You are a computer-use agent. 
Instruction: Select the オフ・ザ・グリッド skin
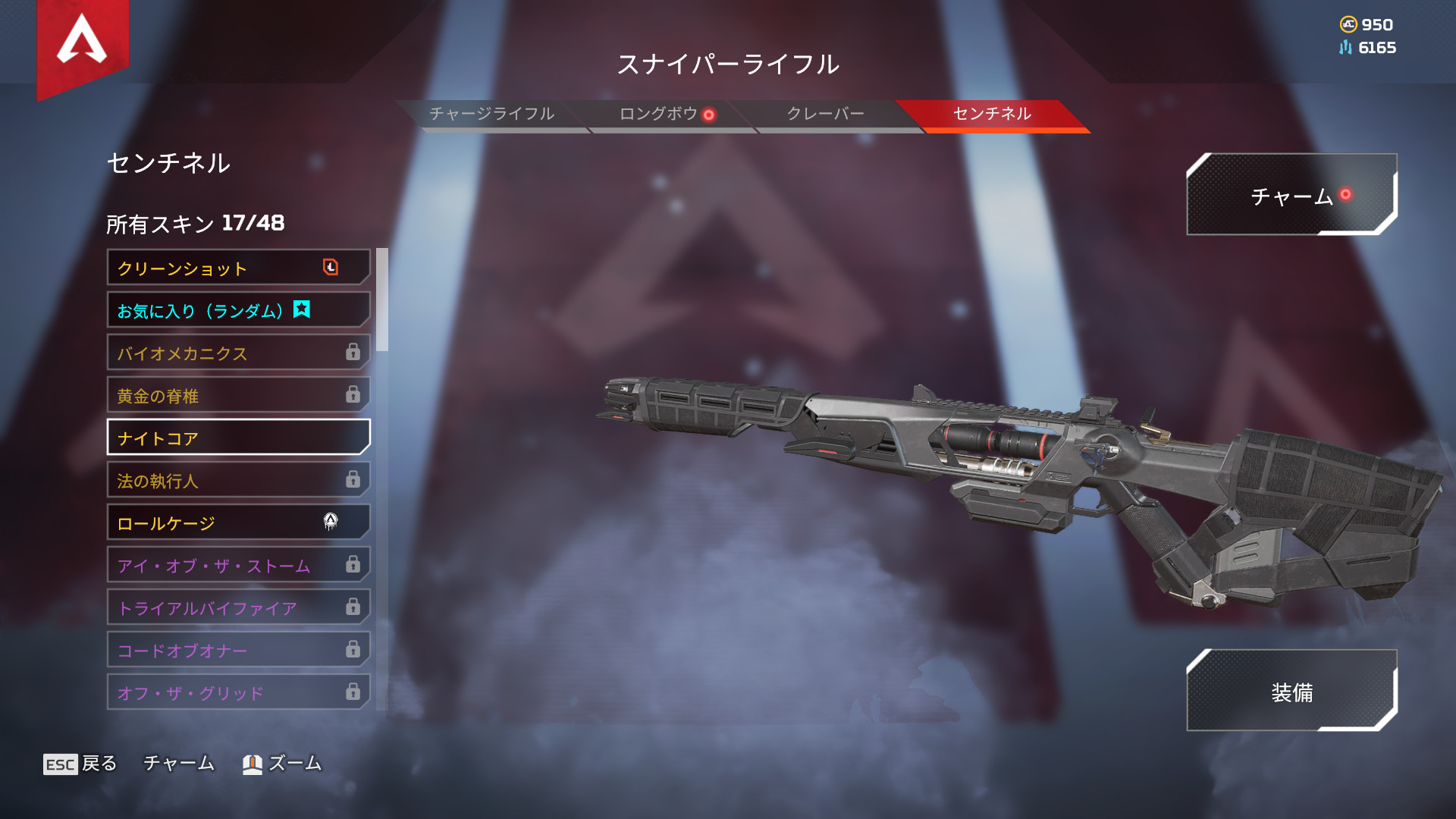(238, 692)
